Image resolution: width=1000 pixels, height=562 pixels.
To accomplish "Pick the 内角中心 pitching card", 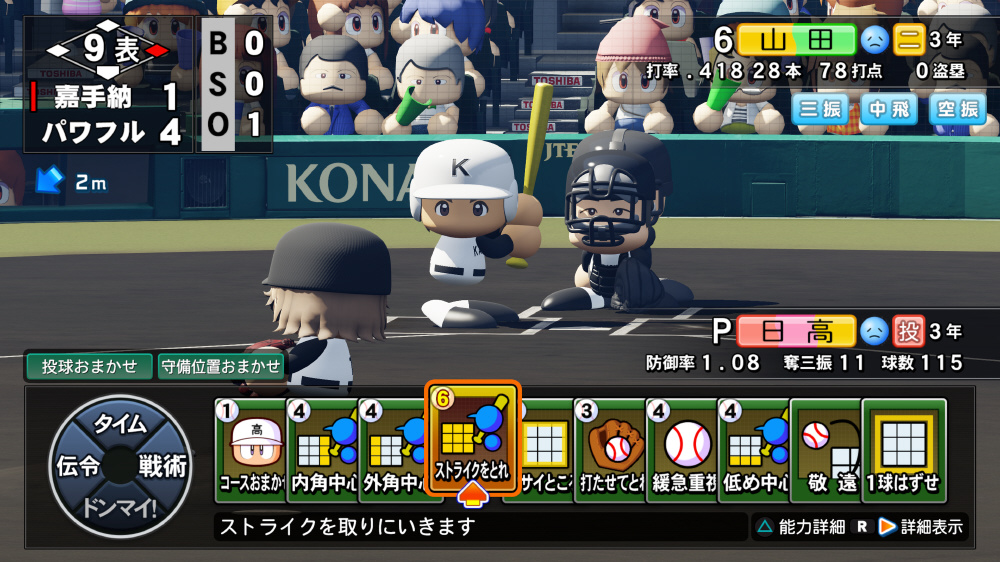I will (321, 449).
